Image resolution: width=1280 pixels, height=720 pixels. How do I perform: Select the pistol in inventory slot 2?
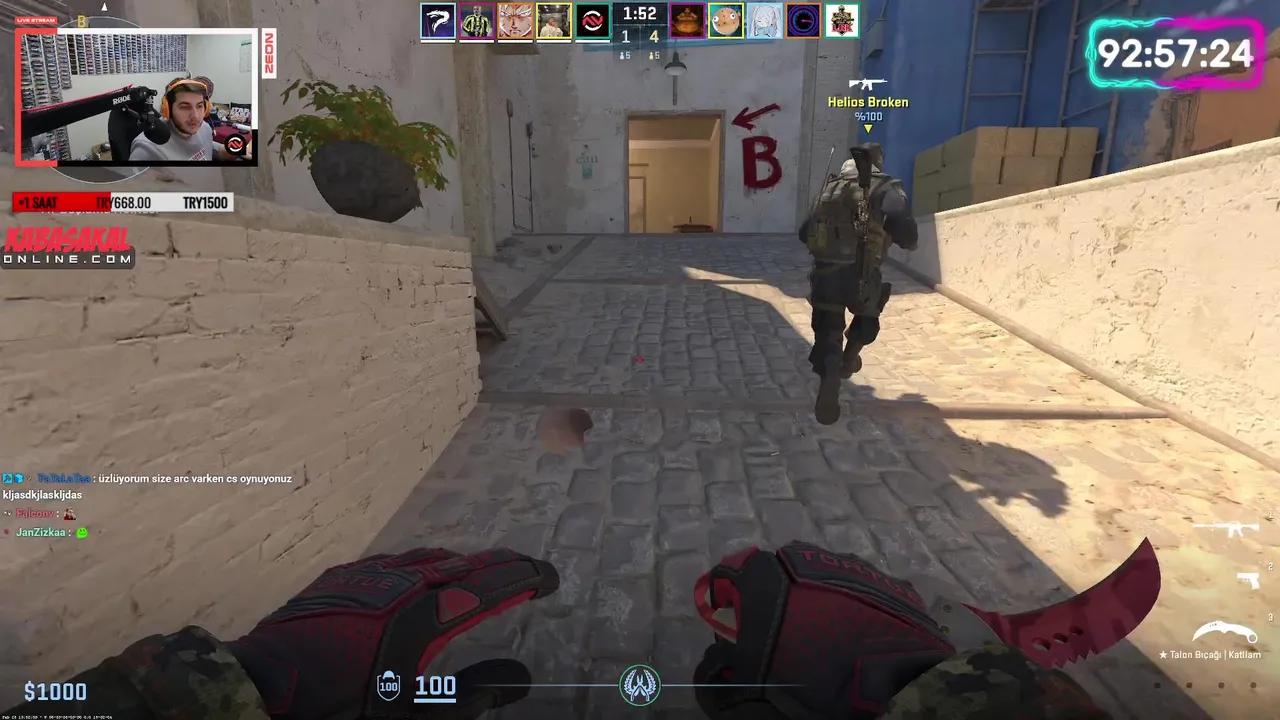pyautogui.click(x=1248, y=578)
